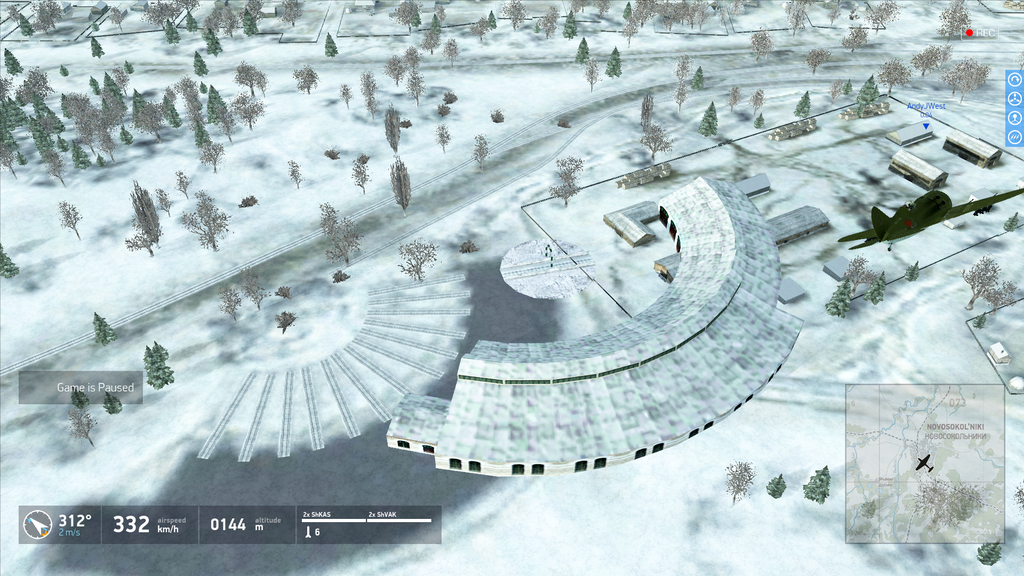Image resolution: width=1024 pixels, height=576 pixels.
Task: Toggle the REC recording indicator
Action: pos(980,32)
